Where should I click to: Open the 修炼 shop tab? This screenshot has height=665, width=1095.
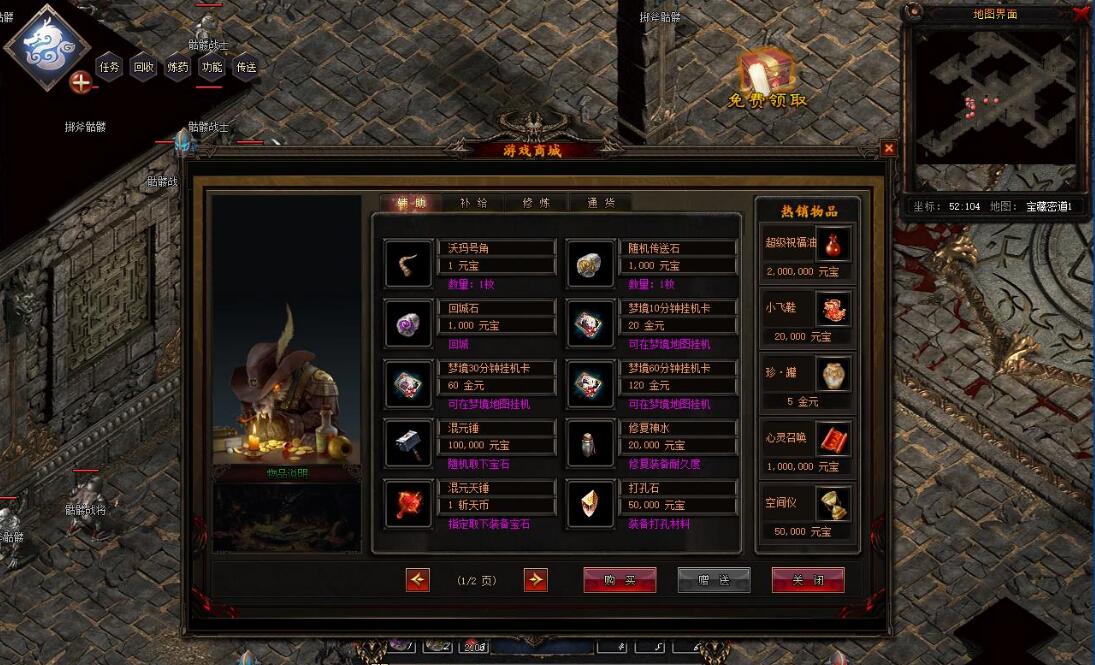(x=537, y=203)
